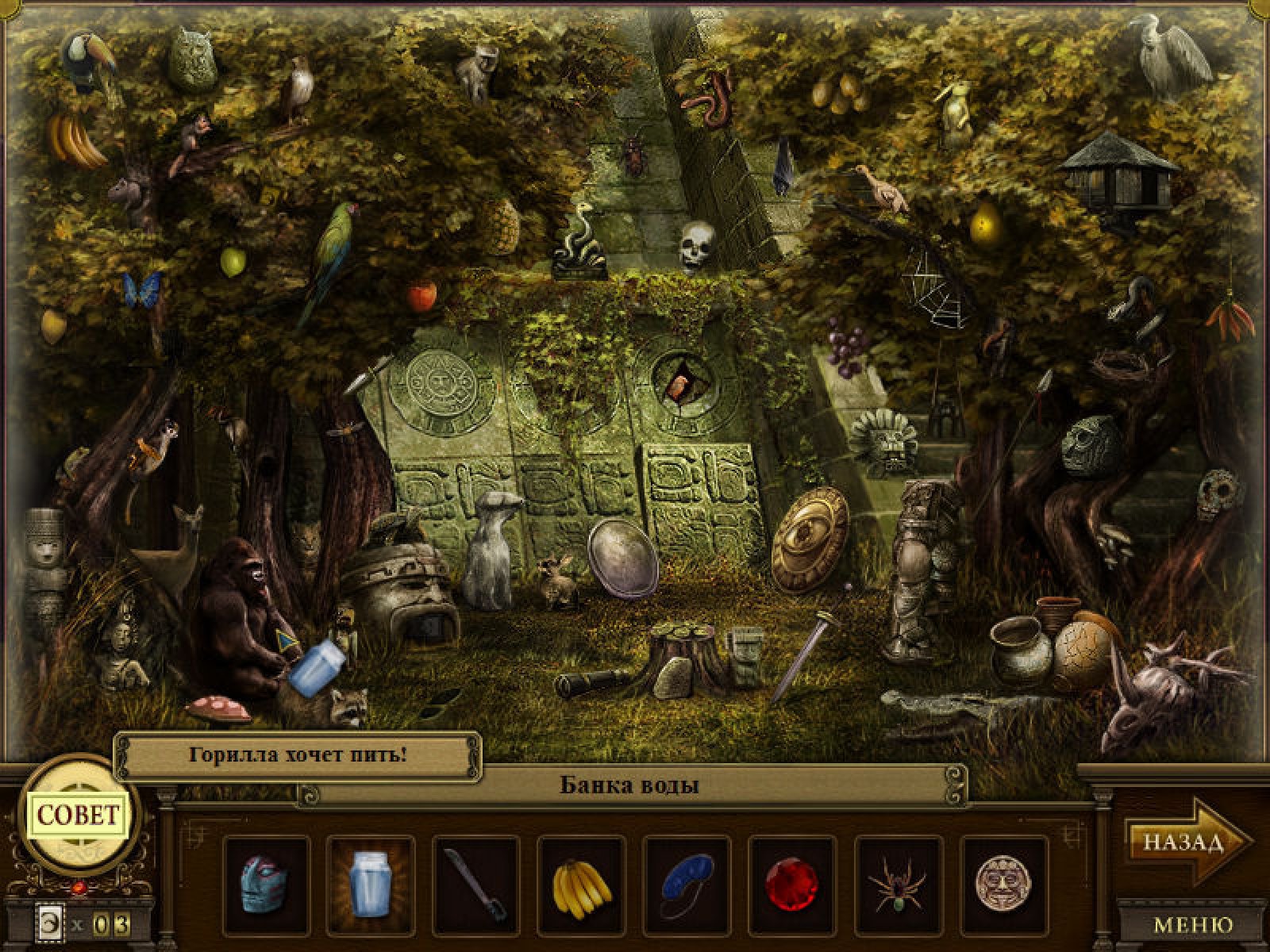Pick the machete inventory slot

click(x=476, y=885)
